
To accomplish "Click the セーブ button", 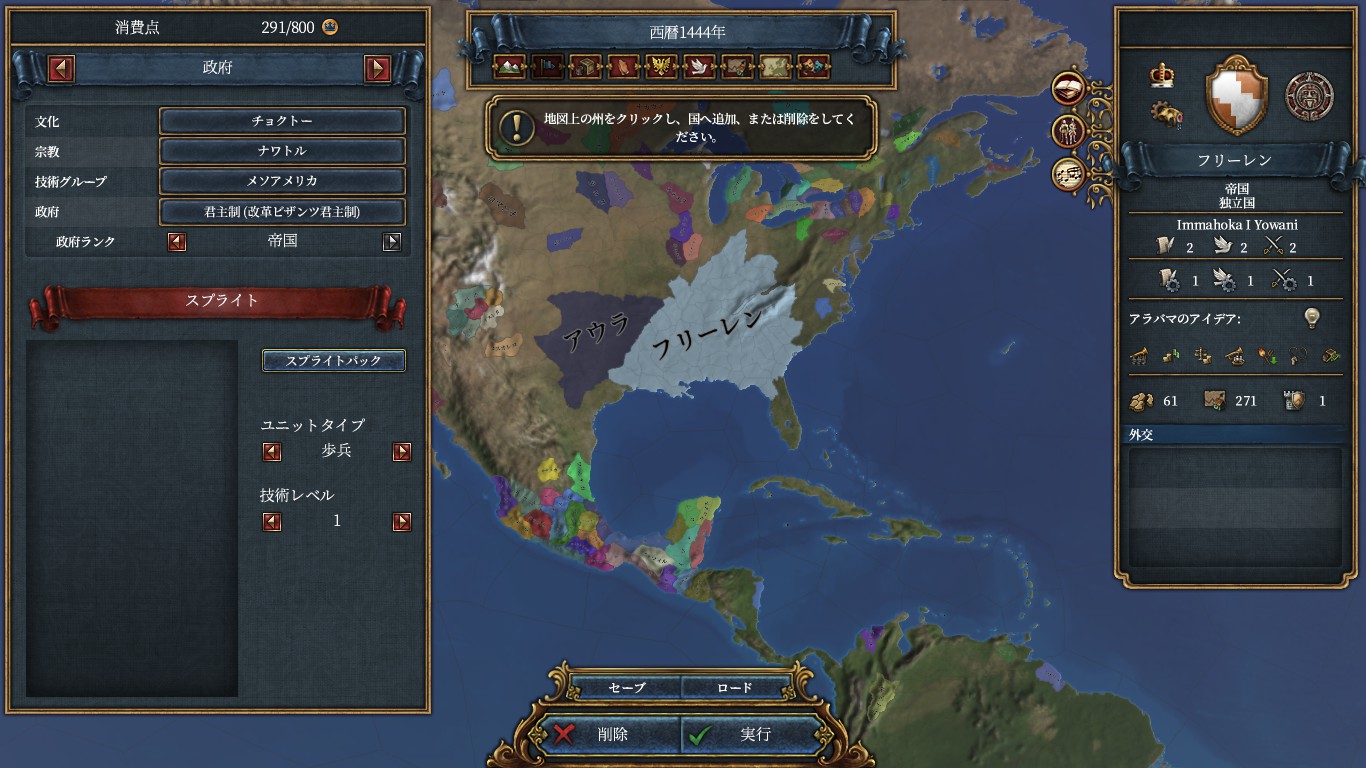I will click(x=627, y=688).
